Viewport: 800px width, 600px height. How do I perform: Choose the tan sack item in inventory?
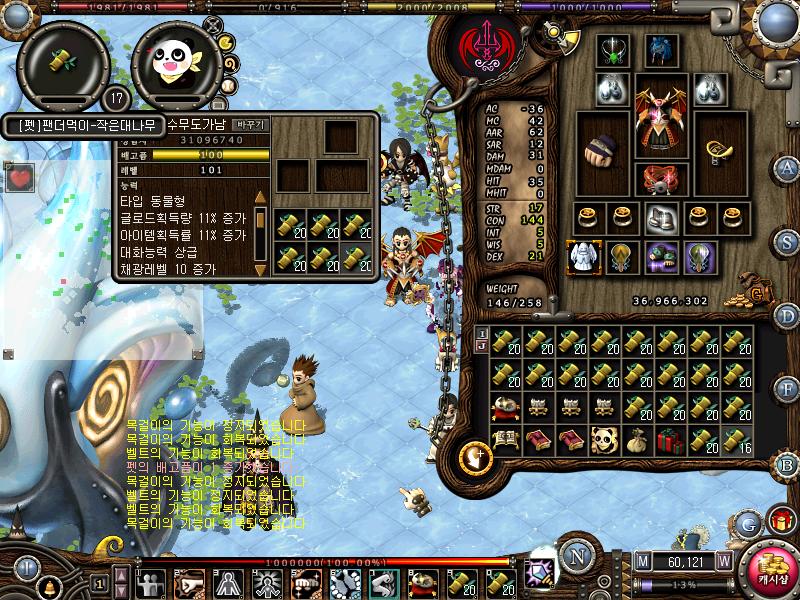638,440
